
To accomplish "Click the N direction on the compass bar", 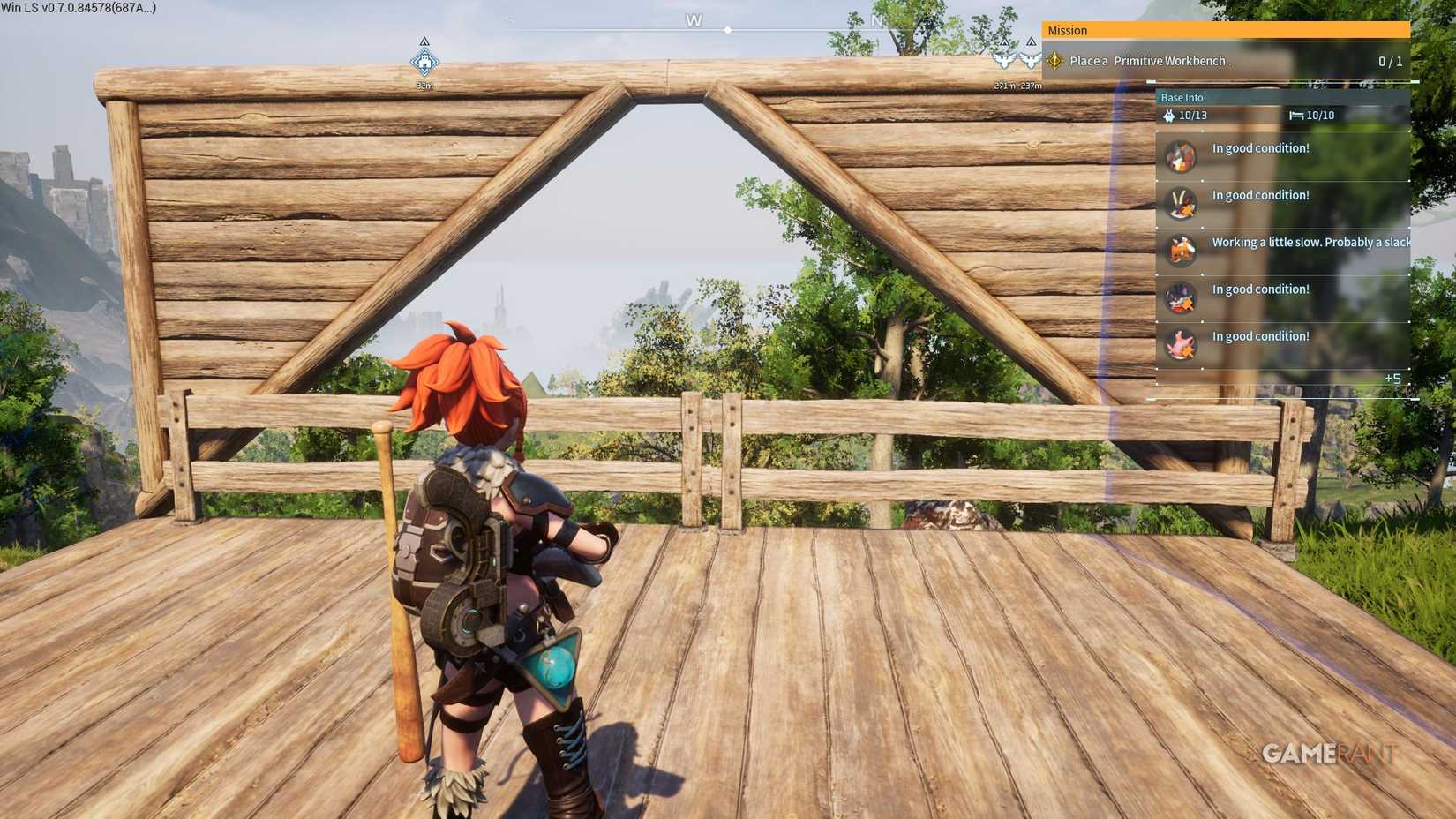I will 875,19.
